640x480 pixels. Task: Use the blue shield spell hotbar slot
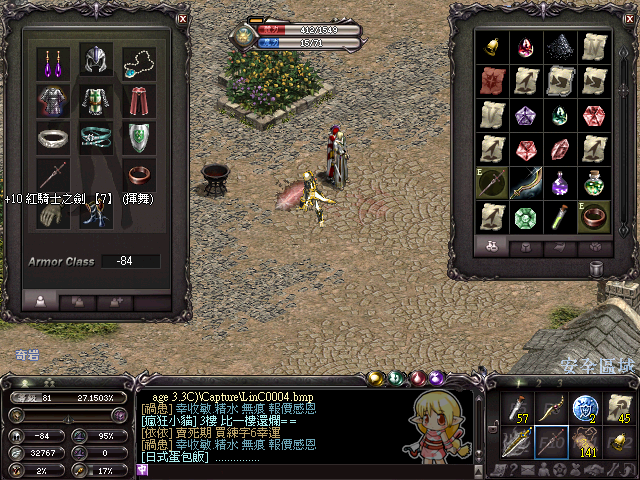[583, 407]
